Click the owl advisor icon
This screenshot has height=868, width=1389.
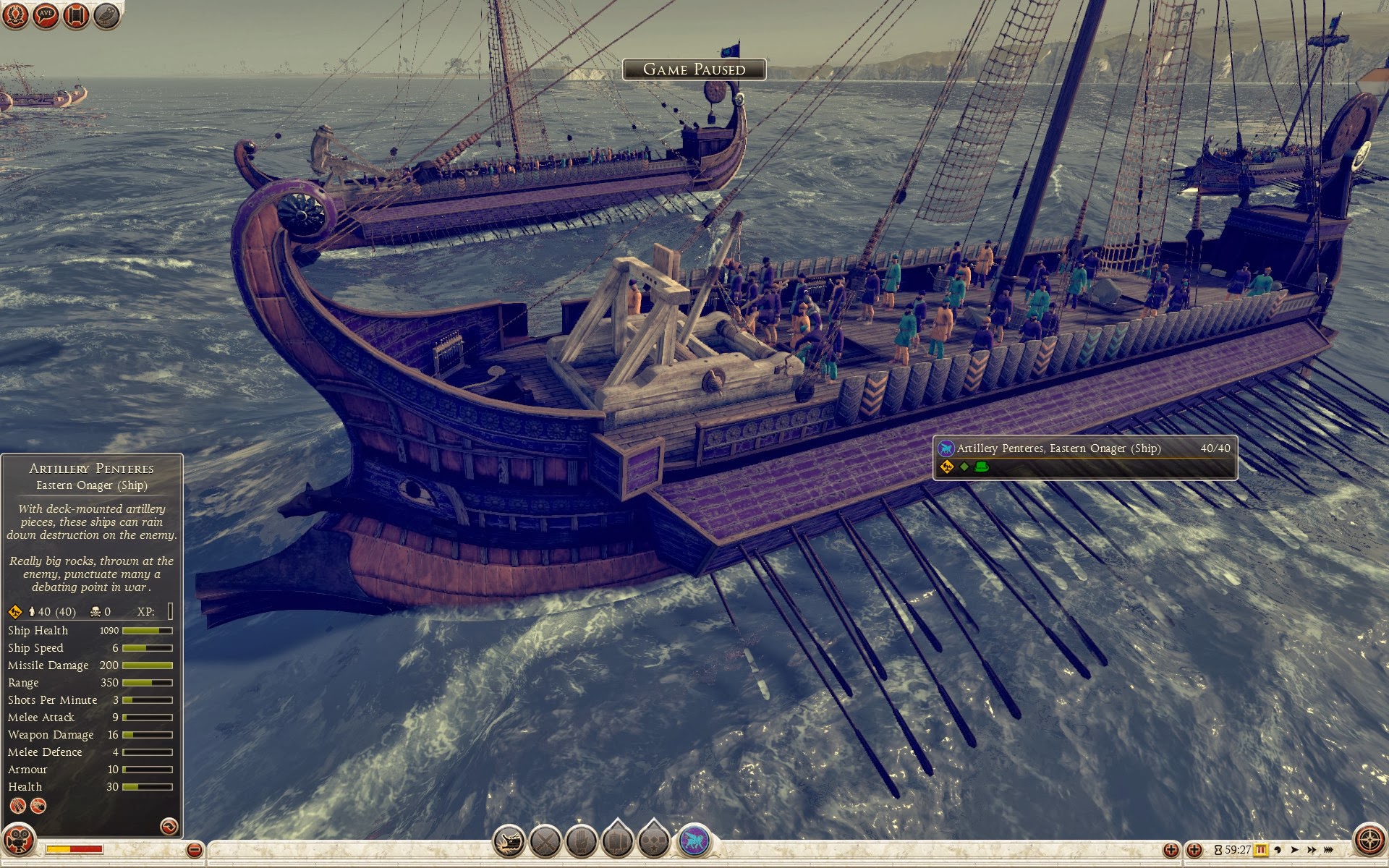click(x=106, y=15)
